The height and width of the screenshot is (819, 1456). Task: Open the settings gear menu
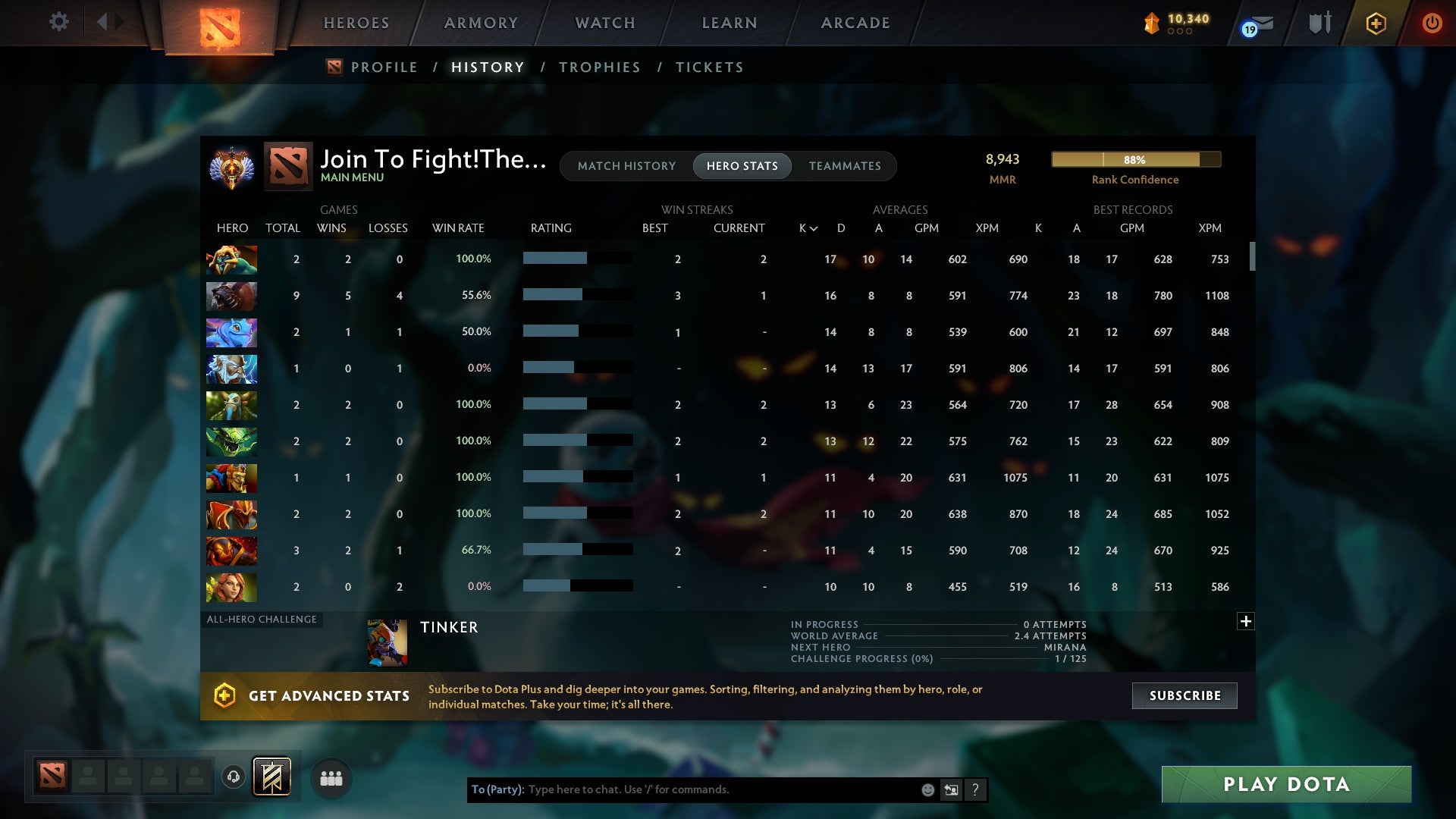point(59,22)
